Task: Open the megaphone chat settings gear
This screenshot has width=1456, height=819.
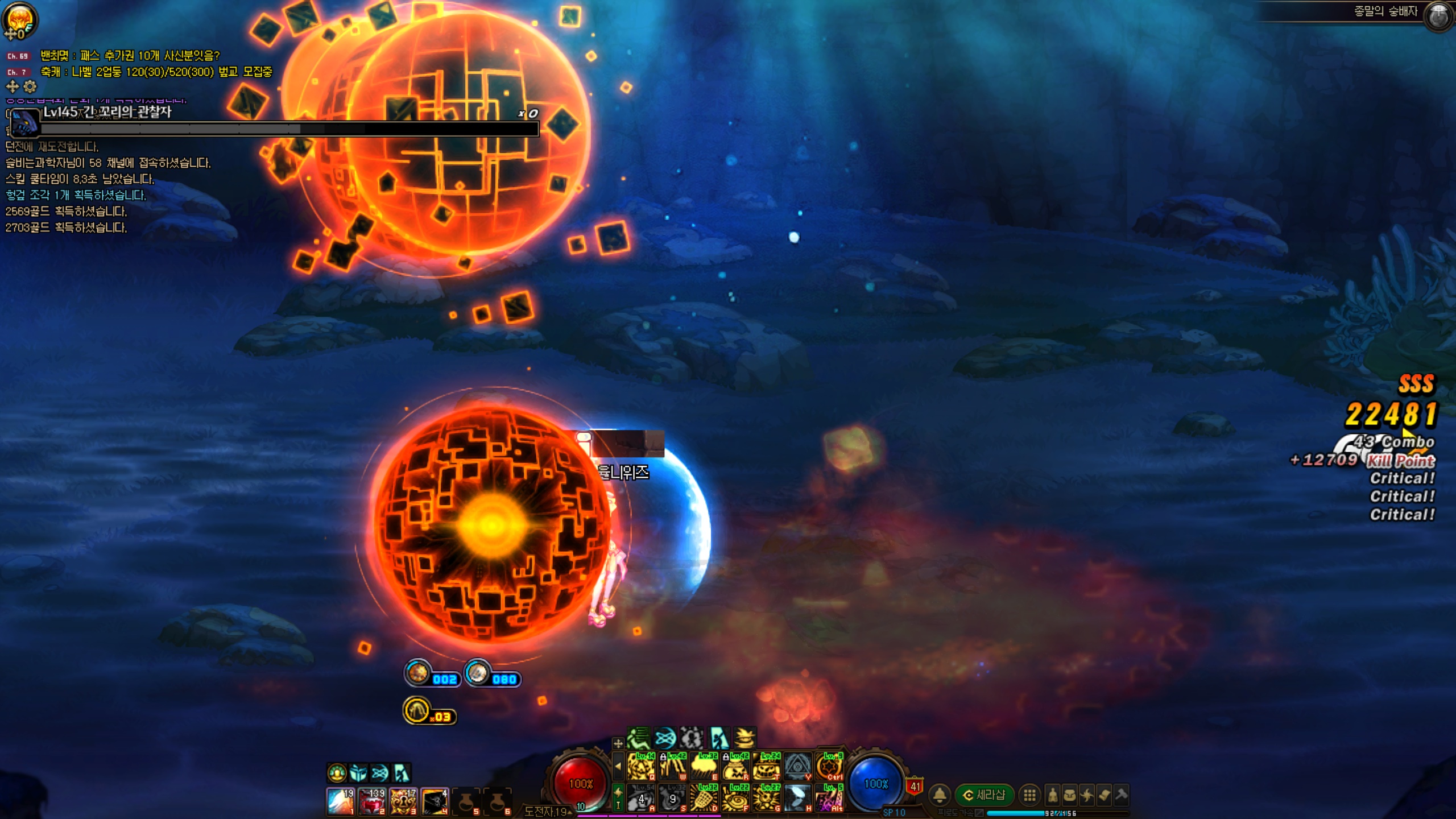Action: [30, 87]
